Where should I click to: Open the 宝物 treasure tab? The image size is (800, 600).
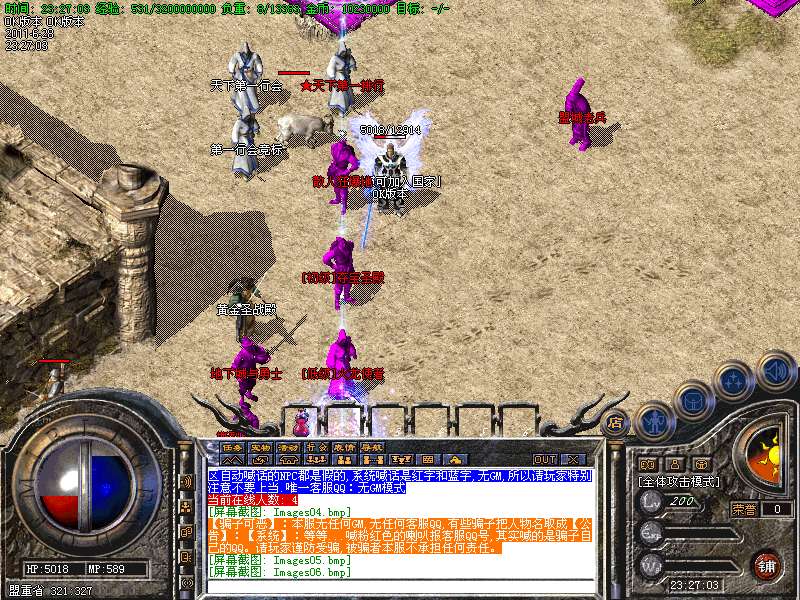click(x=260, y=447)
